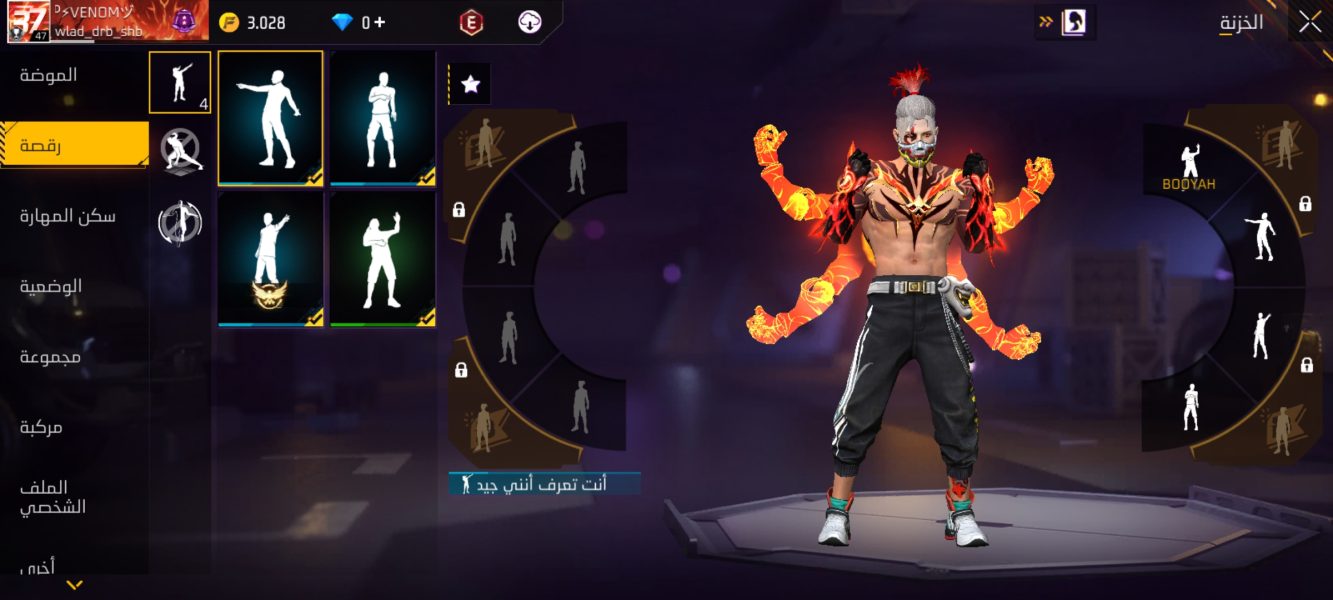Select the pointing-sideways emote tile
The height and width of the screenshot is (600, 1333).
click(x=270, y=118)
